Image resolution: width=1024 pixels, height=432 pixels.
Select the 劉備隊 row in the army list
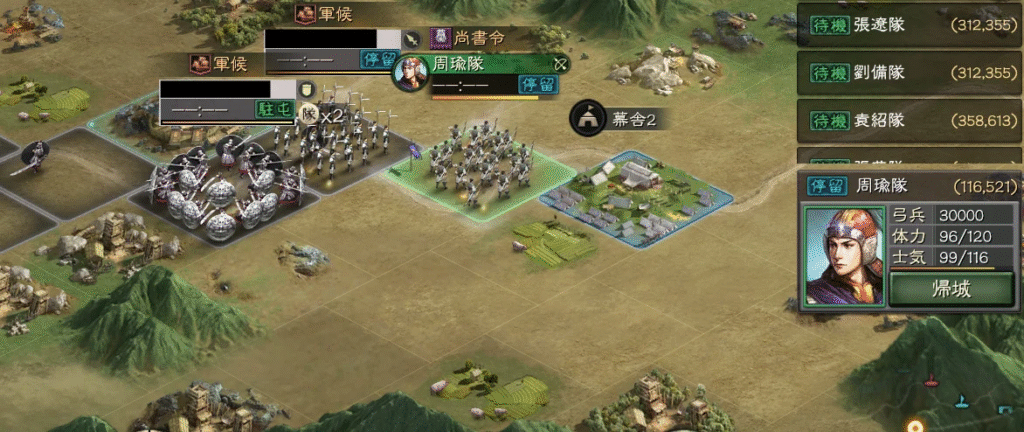(x=909, y=72)
